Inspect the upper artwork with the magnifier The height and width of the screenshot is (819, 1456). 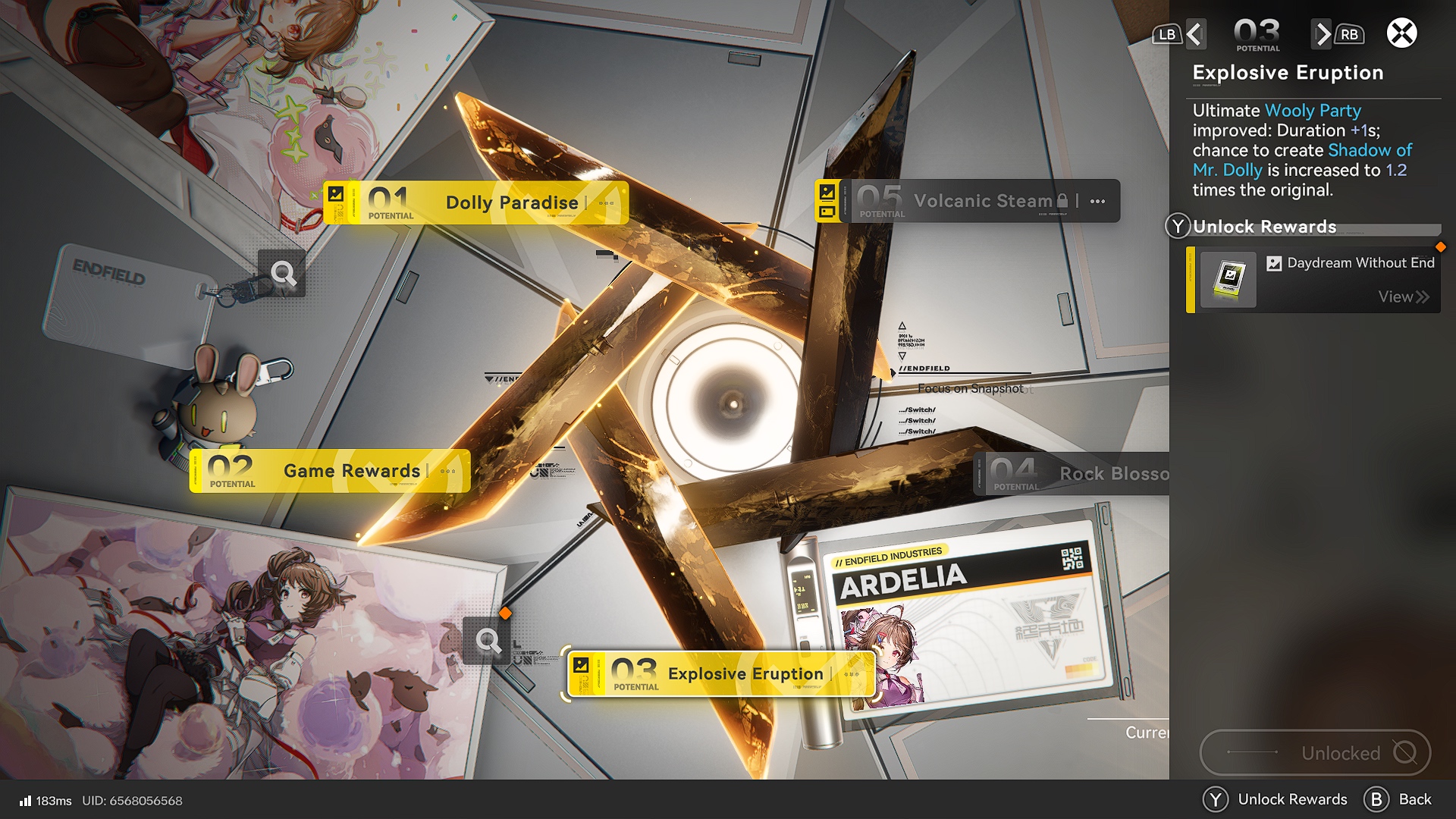point(282,273)
